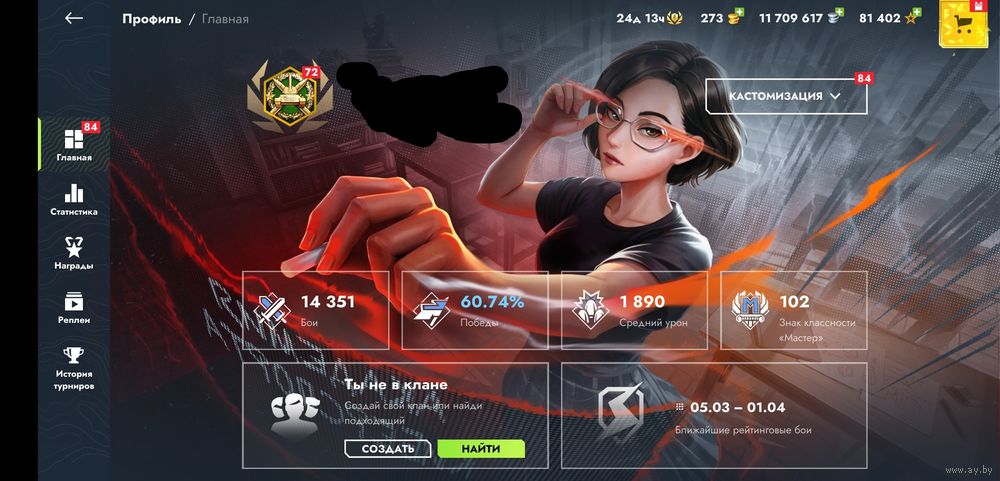Add gold via the 273 counter

[x=721, y=18]
